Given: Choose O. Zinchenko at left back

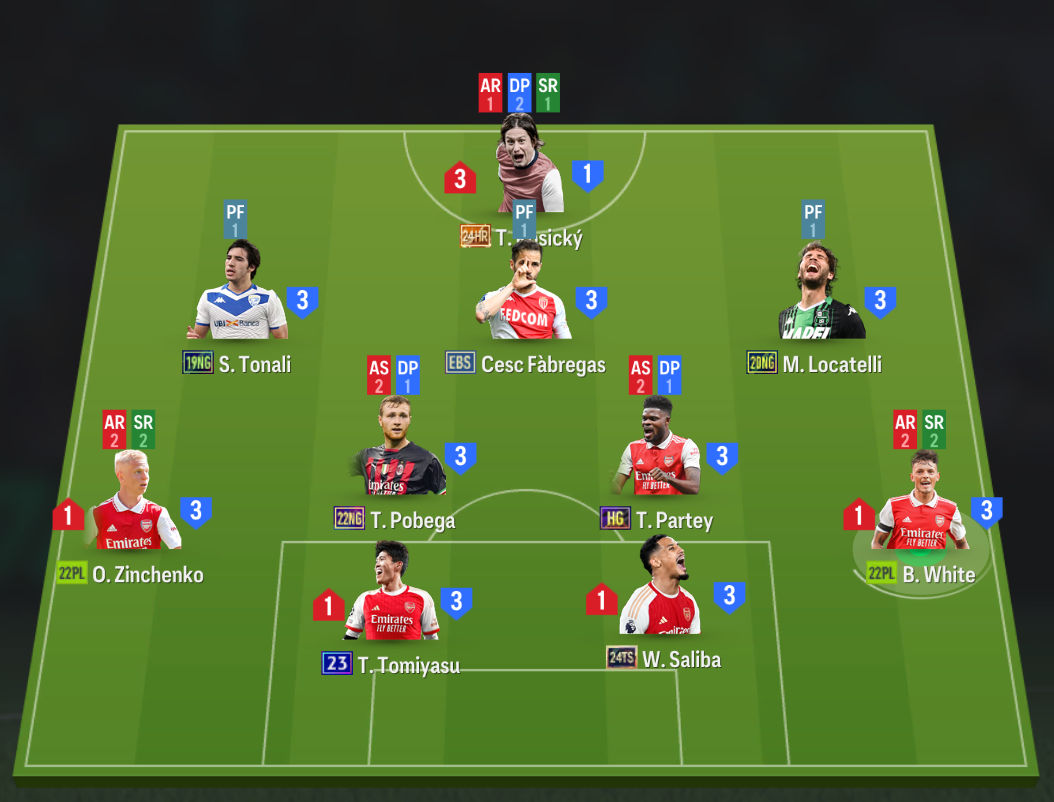Looking at the screenshot, I should (x=132, y=507).
